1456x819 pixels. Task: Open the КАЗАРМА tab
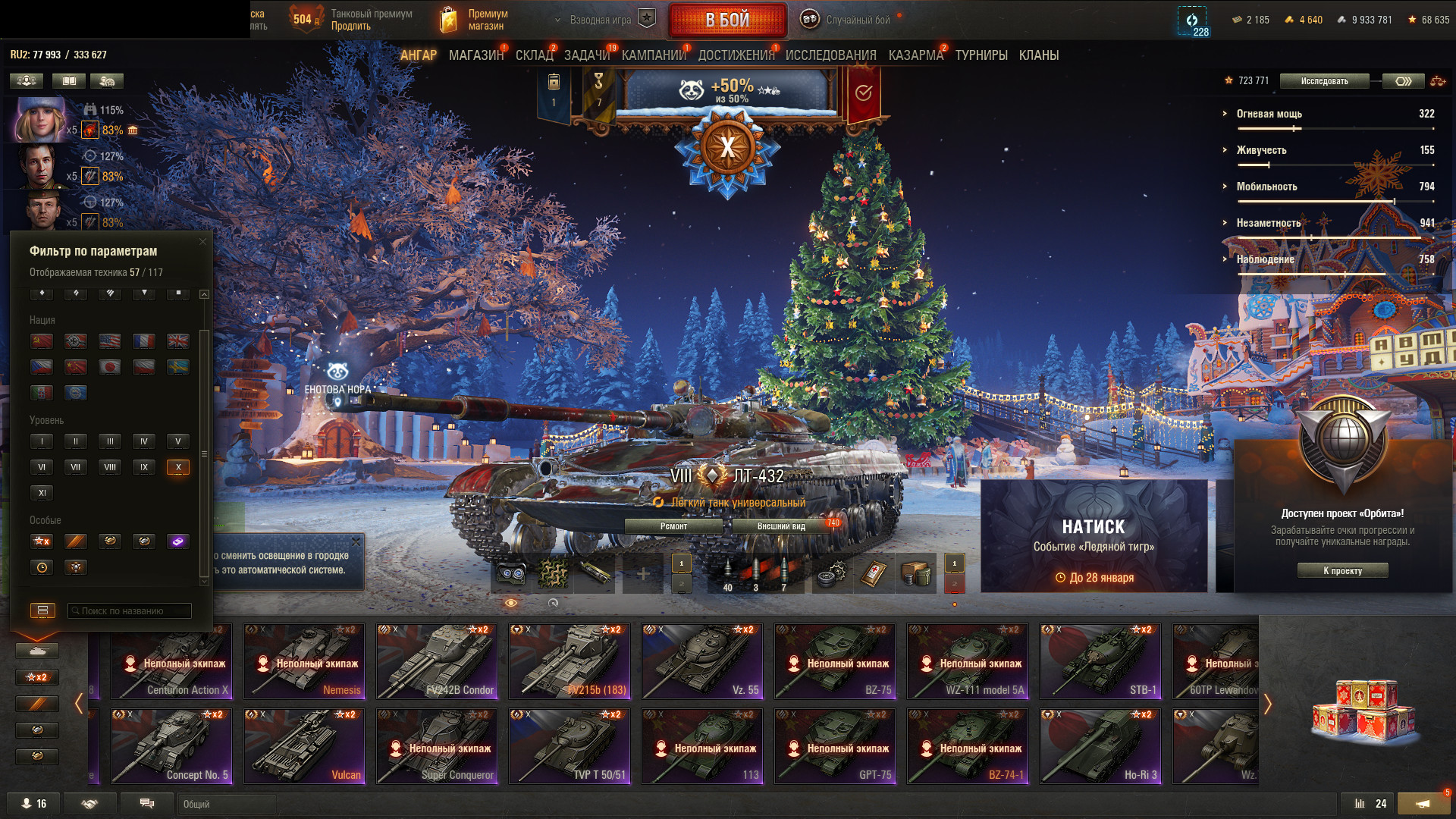point(915,55)
